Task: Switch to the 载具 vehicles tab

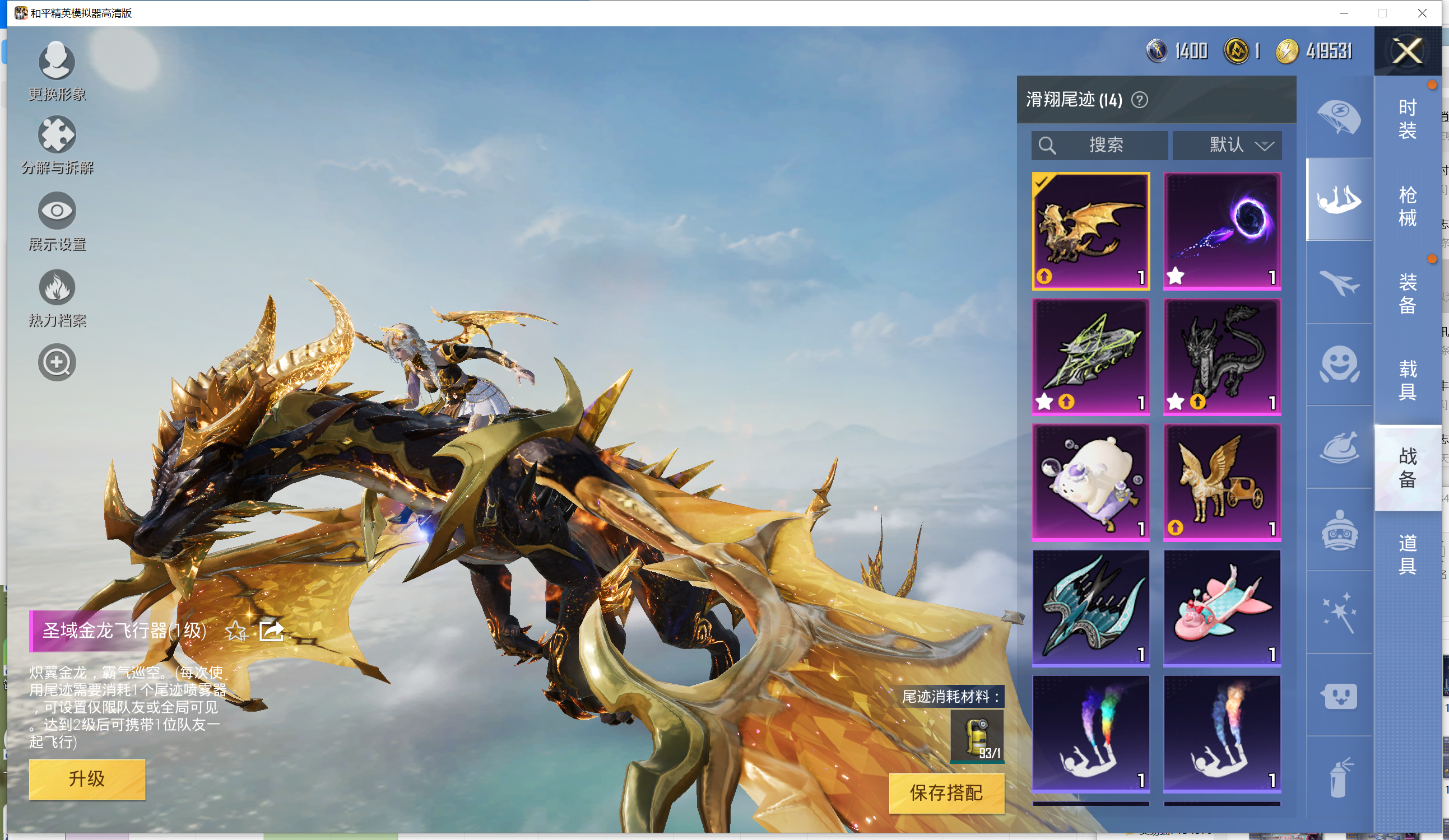Action: coord(1406,380)
